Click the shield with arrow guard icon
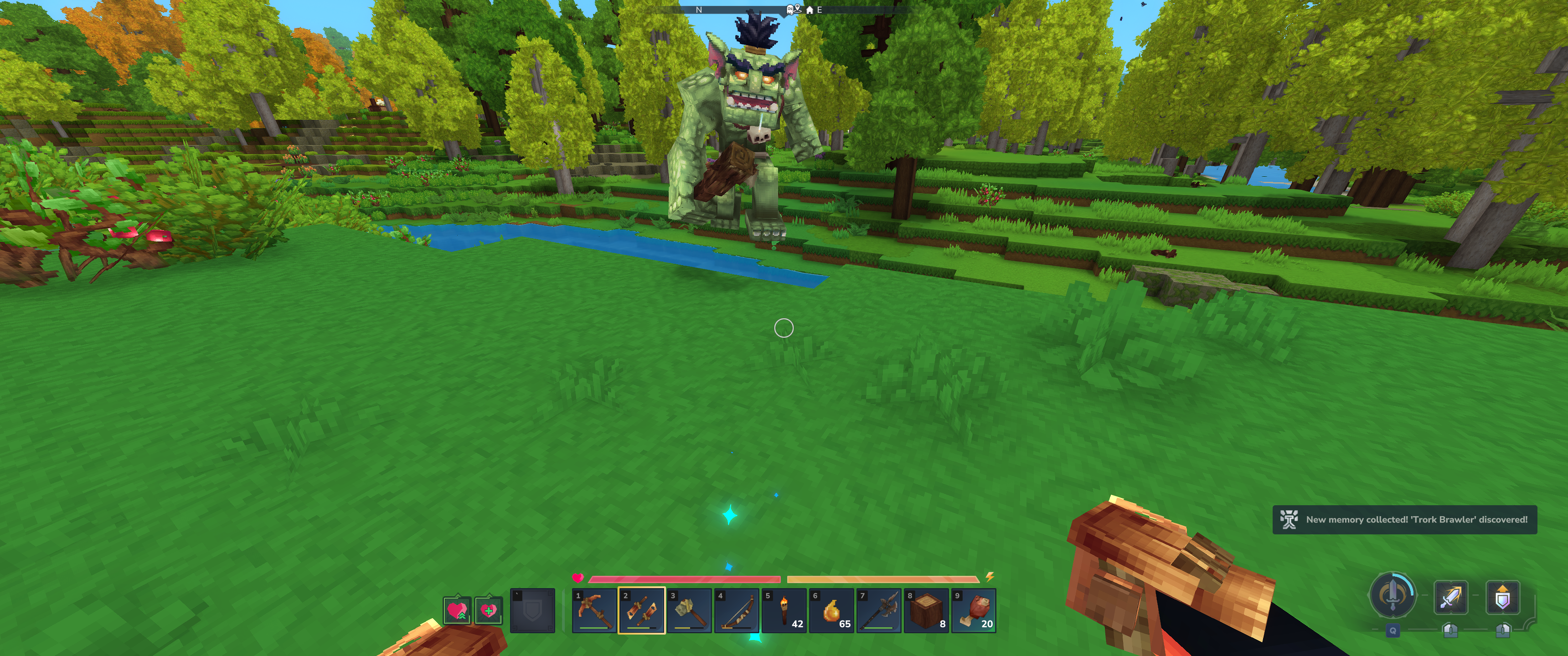Screen dimensions: 1568x656 pos(1502,598)
